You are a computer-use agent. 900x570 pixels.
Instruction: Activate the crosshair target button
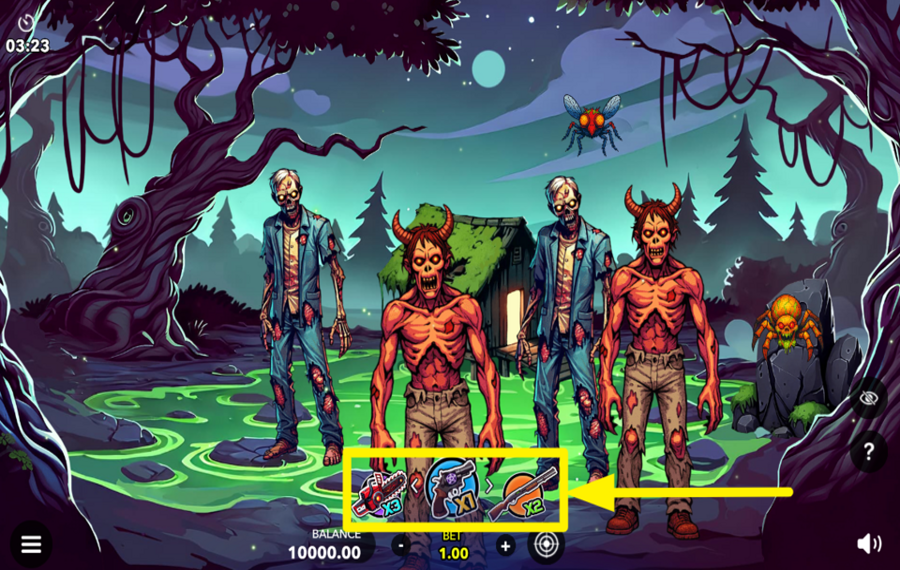[546, 544]
